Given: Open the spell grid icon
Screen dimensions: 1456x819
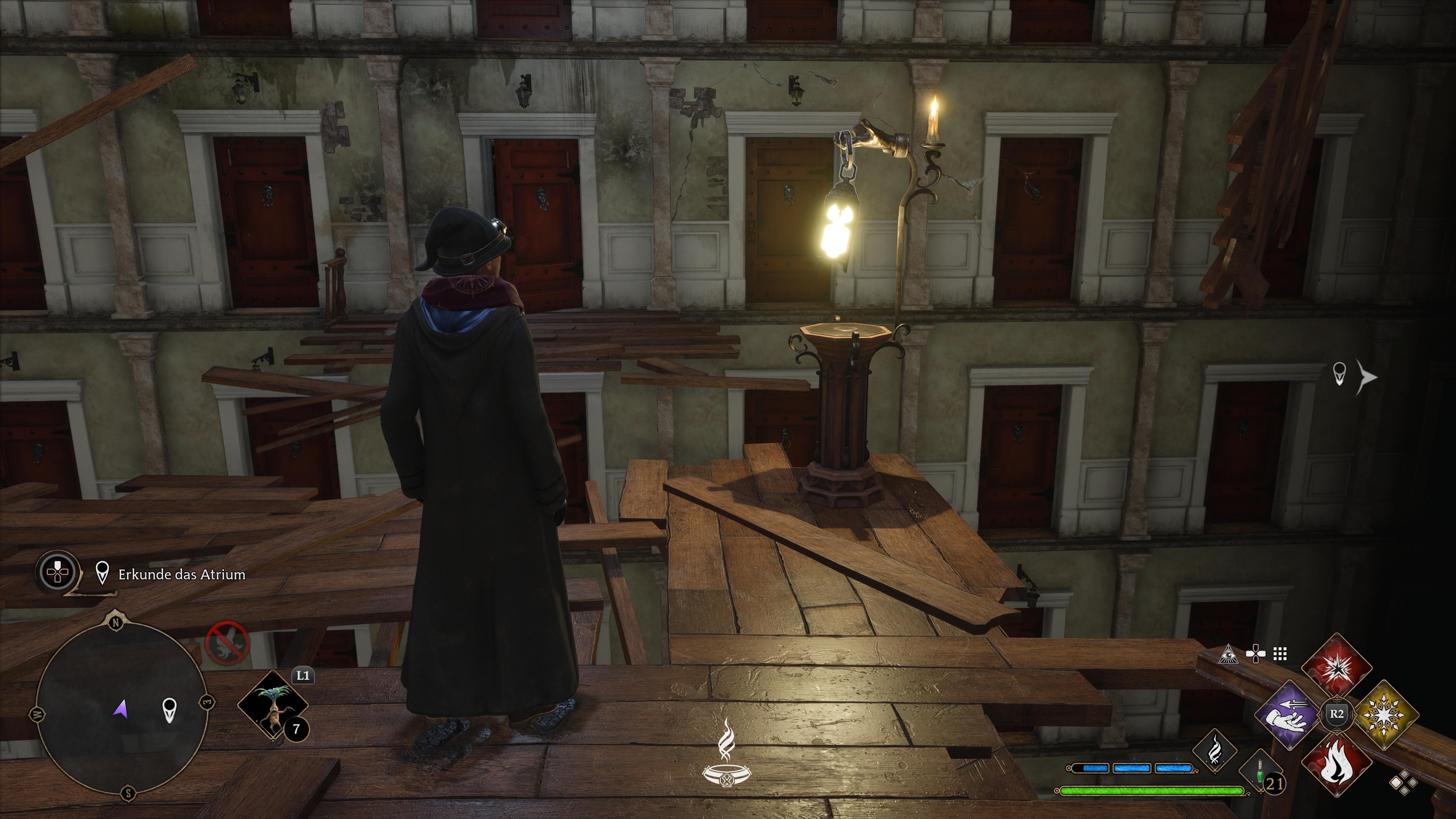Looking at the screenshot, I should [x=1280, y=654].
